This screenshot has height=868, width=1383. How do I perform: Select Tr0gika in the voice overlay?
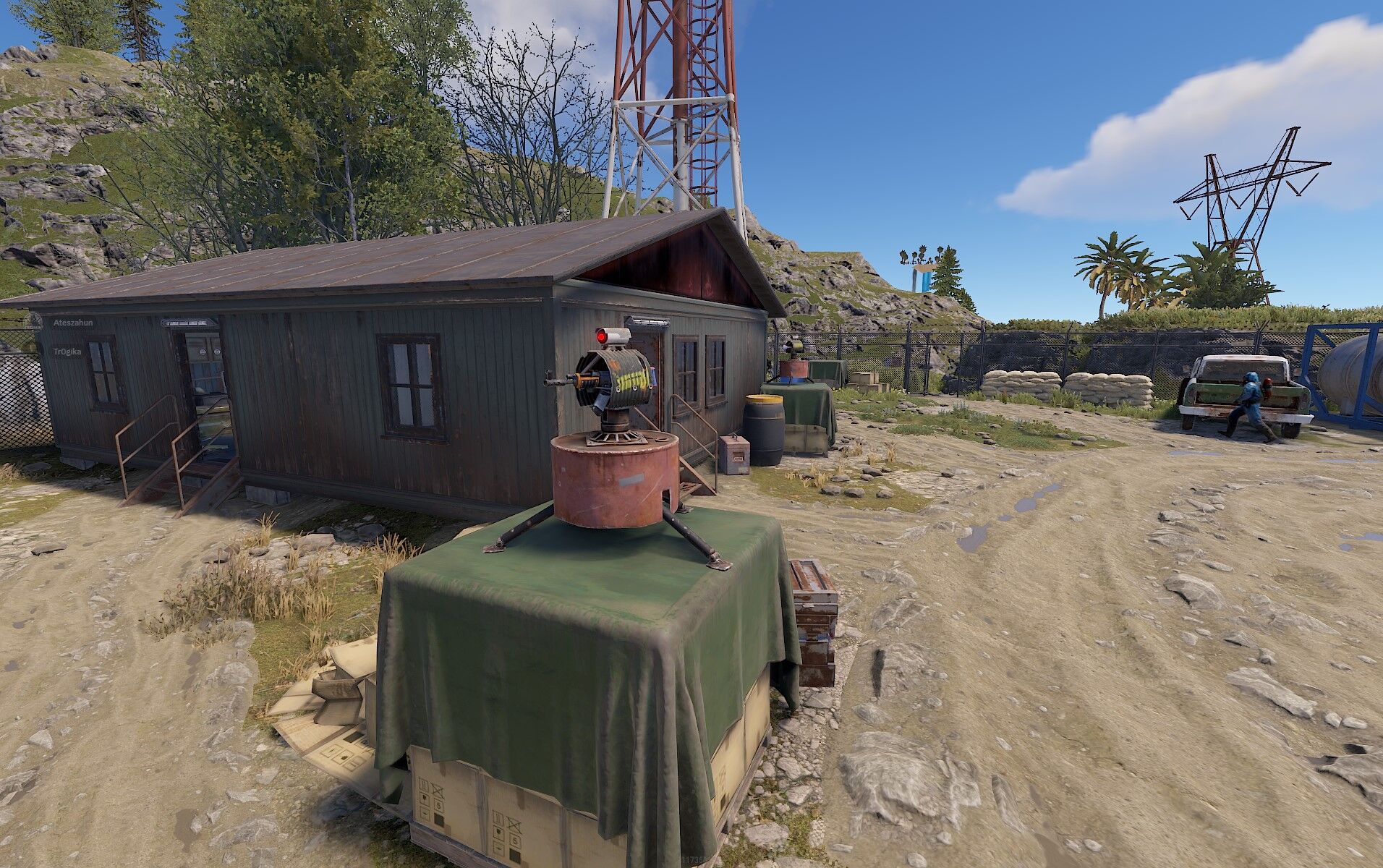[67, 351]
